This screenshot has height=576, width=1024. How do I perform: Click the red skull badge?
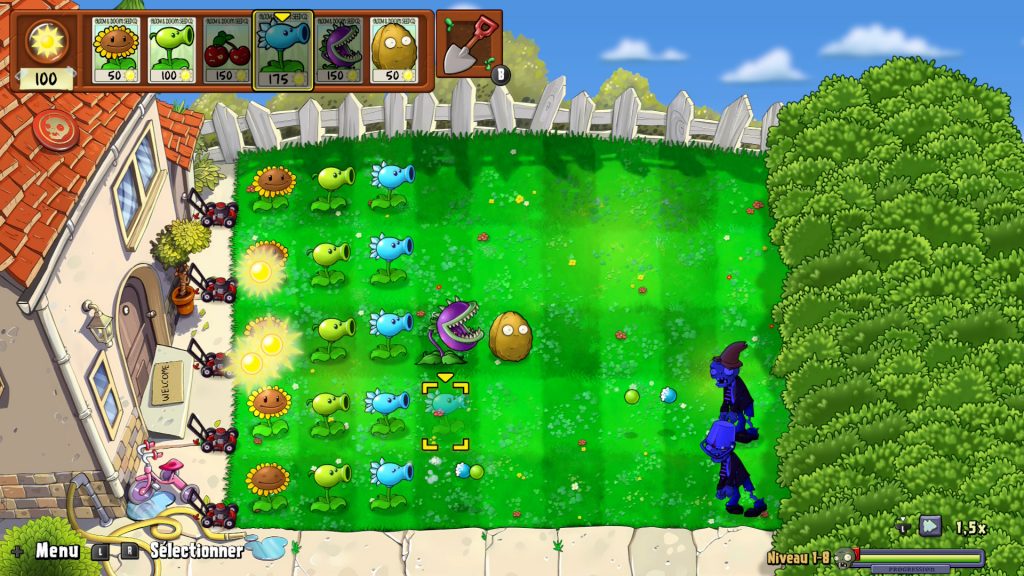pos(51,130)
